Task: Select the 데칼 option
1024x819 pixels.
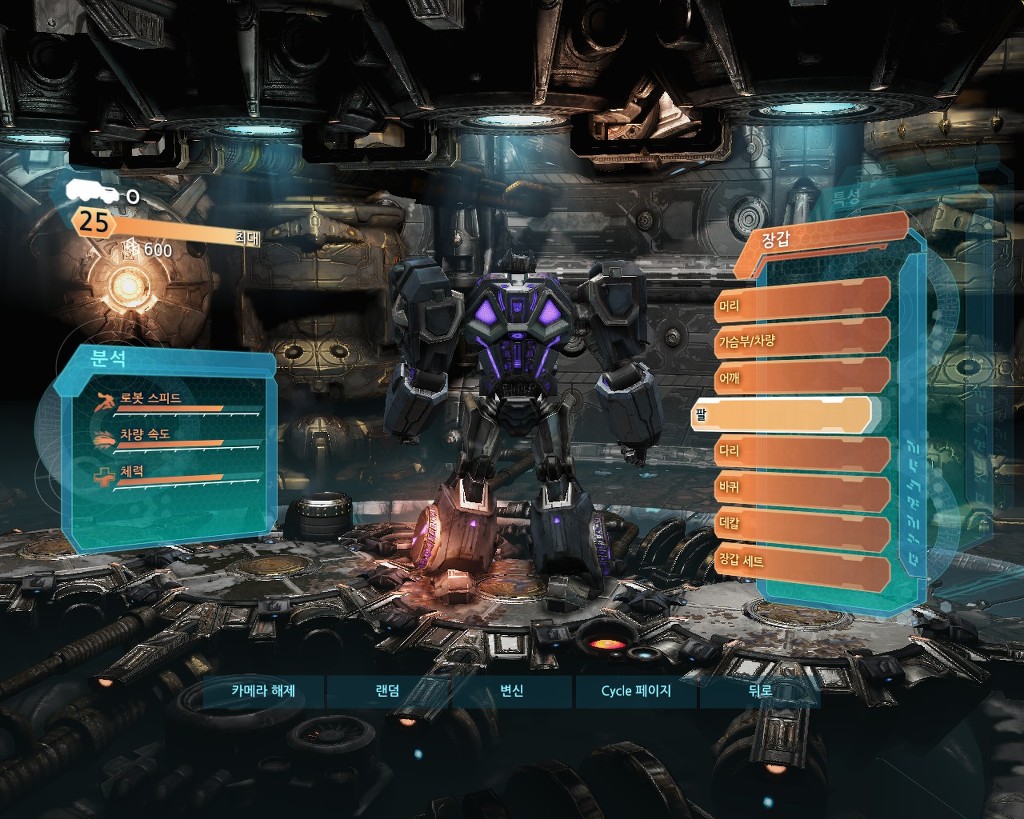Action: coord(802,532)
